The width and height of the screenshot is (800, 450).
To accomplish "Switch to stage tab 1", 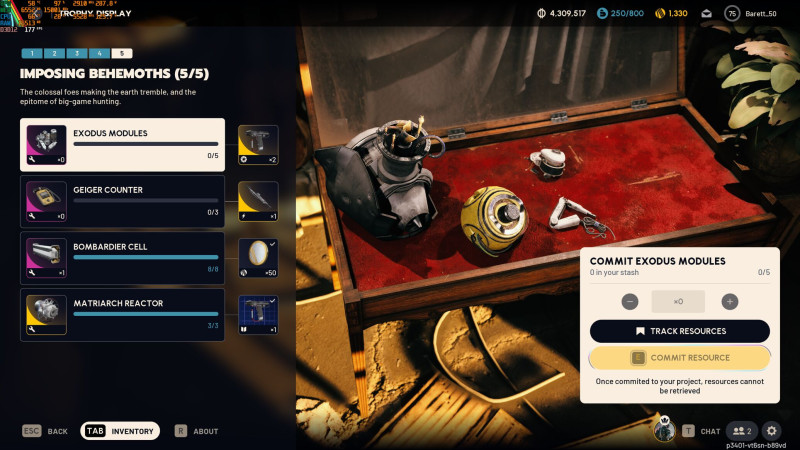I will point(31,53).
